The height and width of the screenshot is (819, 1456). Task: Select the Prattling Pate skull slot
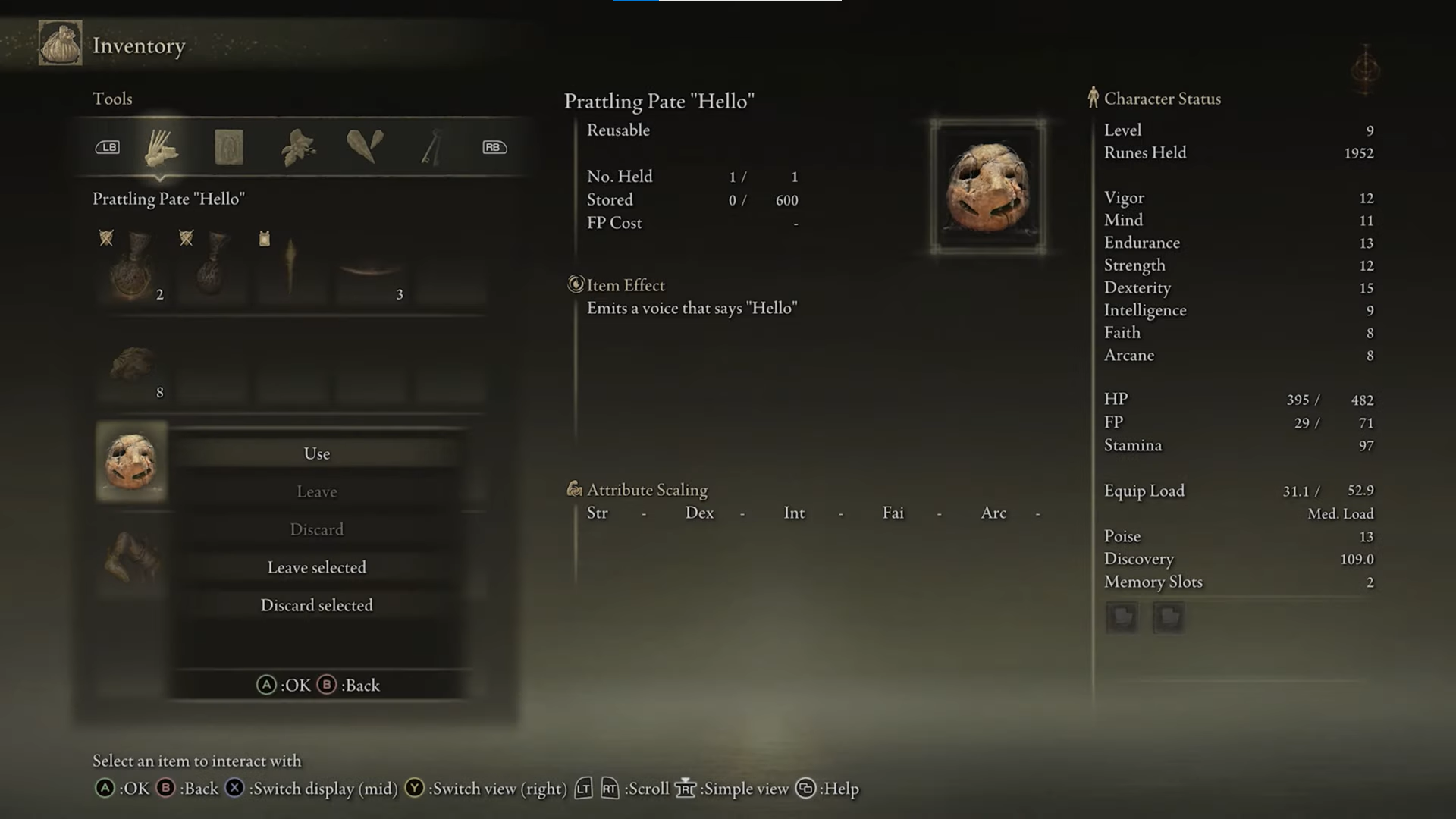(x=131, y=462)
